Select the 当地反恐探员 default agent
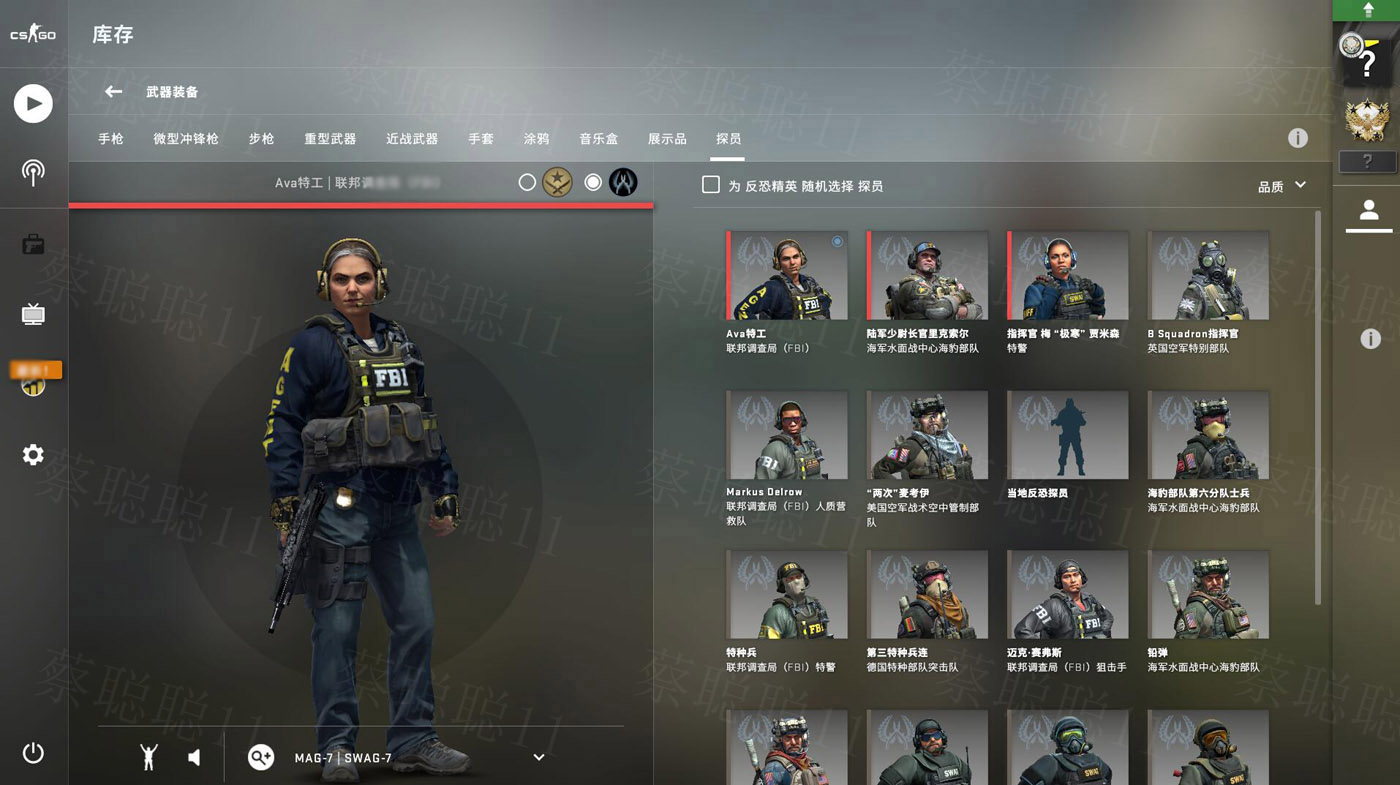The width and height of the screenshot is (1400, 785). coord(1067,435)
